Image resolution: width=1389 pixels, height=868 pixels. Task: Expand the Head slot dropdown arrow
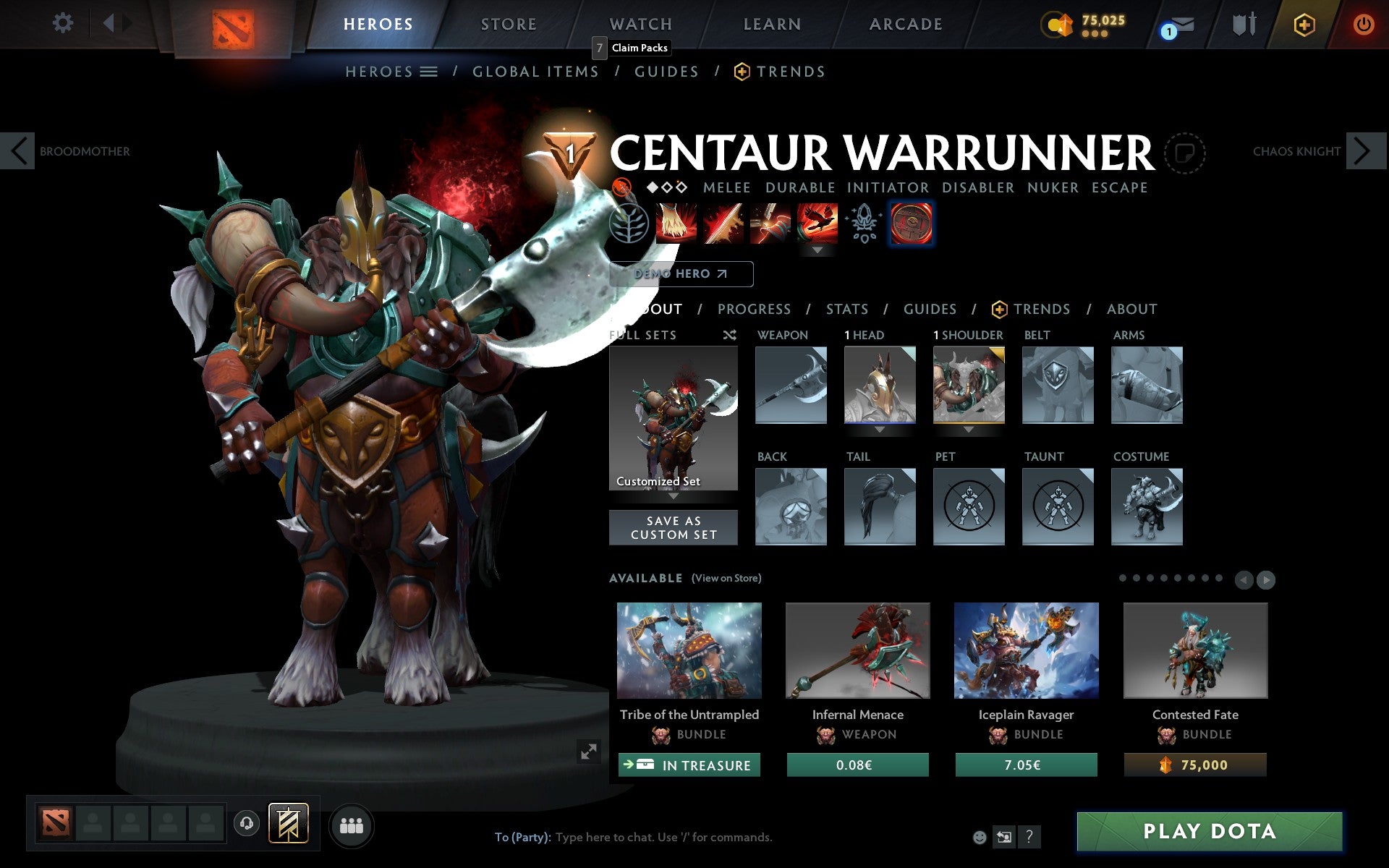(879, 429)
